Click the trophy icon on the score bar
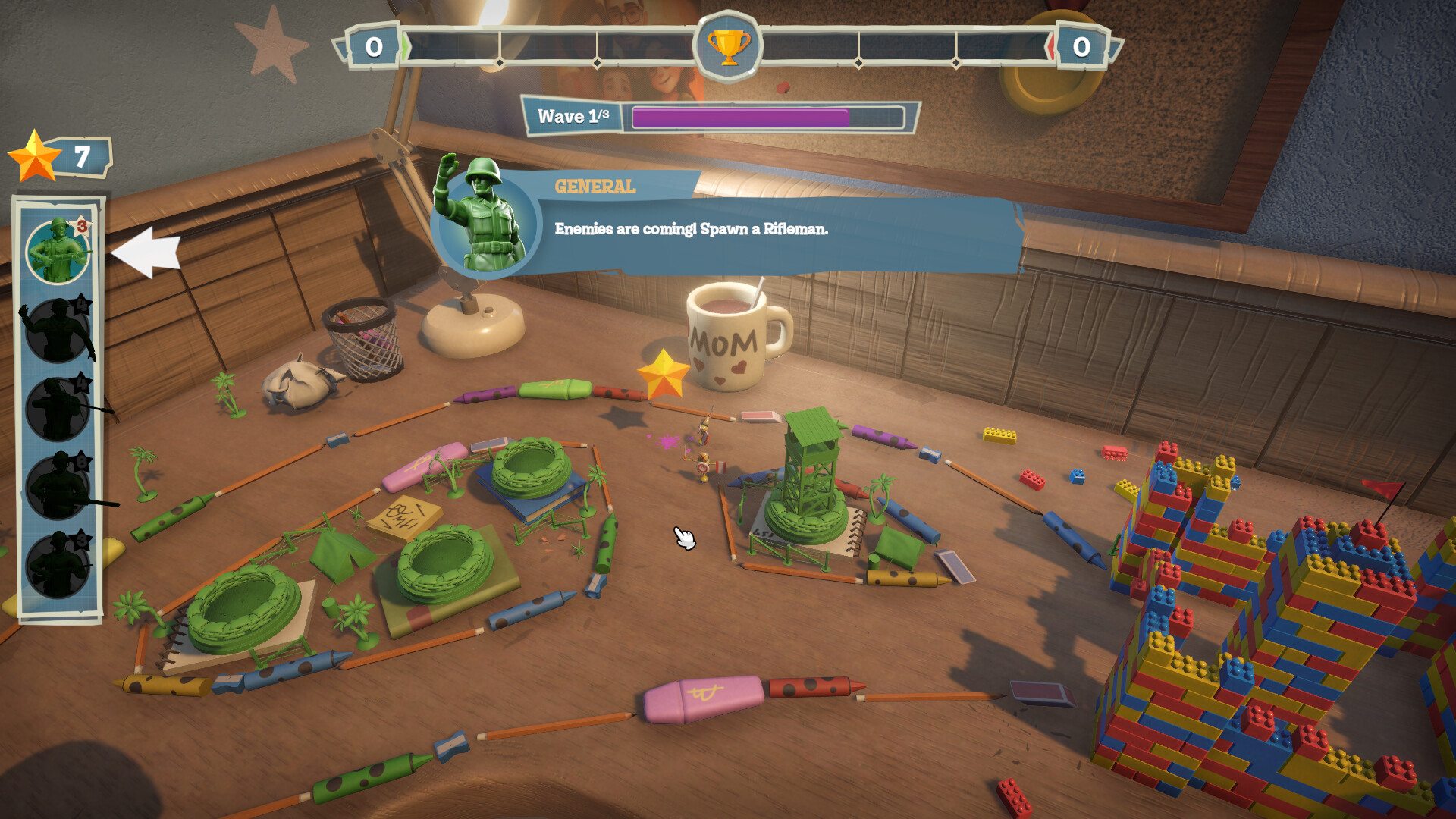The width and height of the screenshot is (1456, 819). click(x=726, y=47)
